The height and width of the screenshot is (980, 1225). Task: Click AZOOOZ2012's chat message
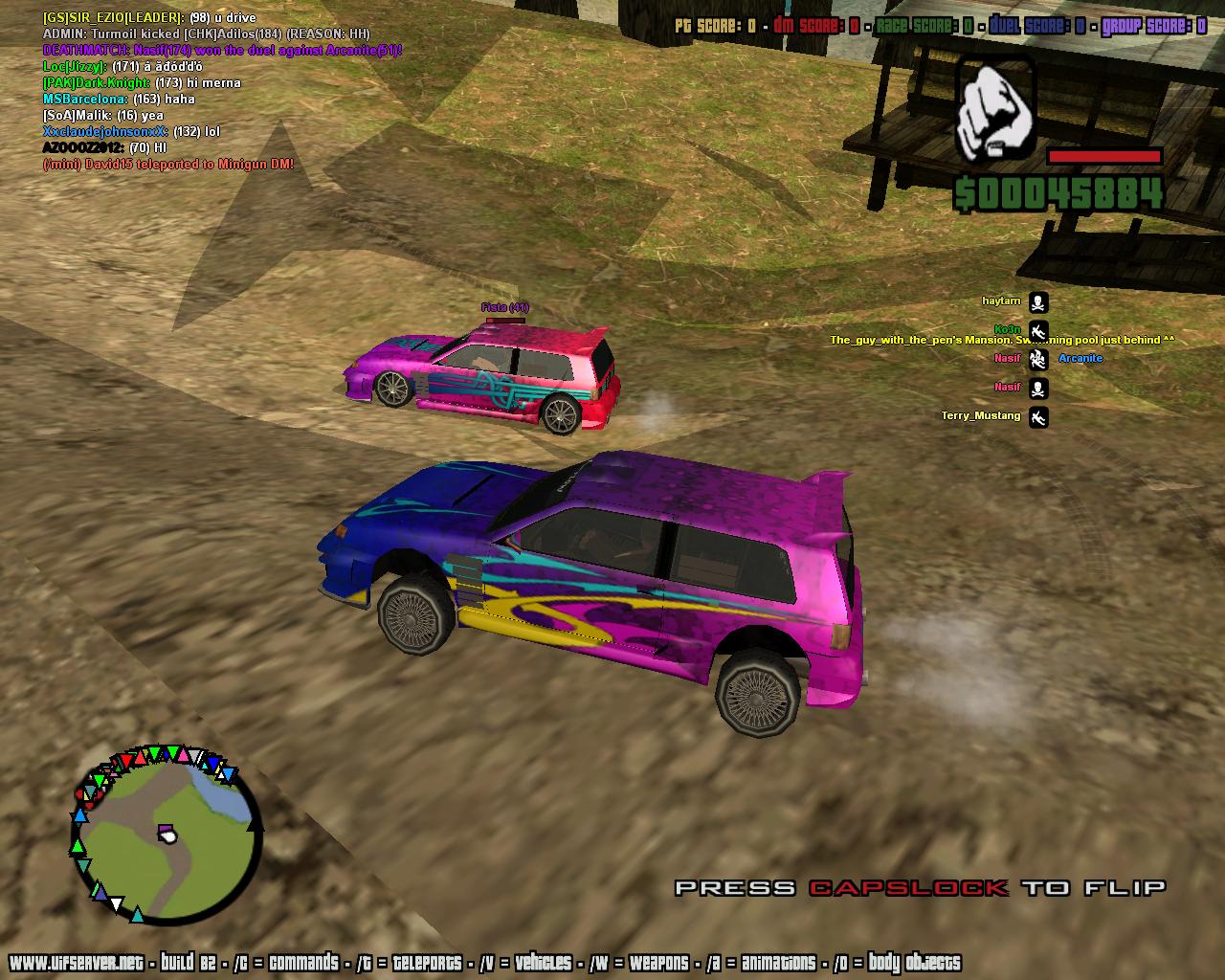pos(104,147)
